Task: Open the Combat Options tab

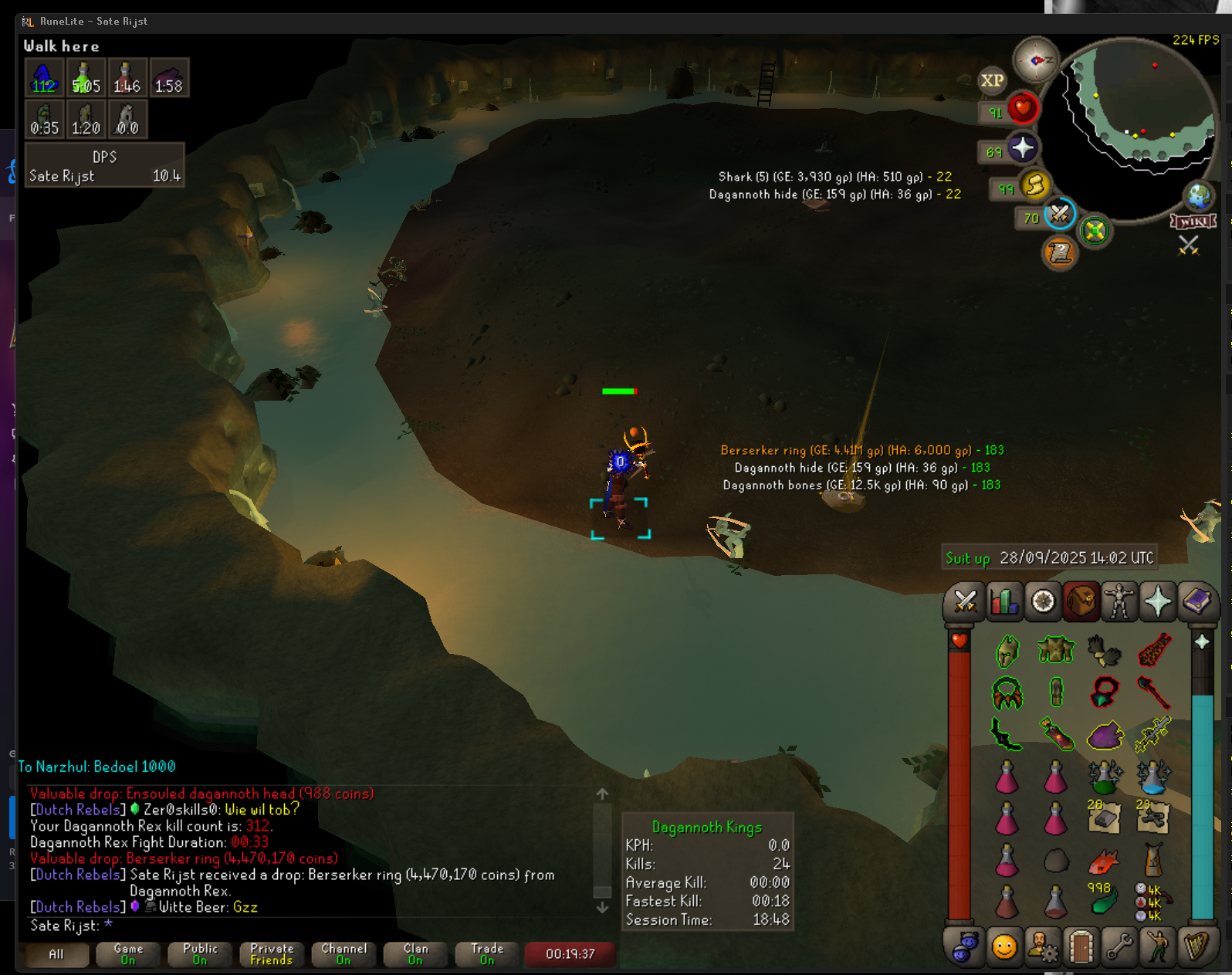Action: (x=965, y=602)
